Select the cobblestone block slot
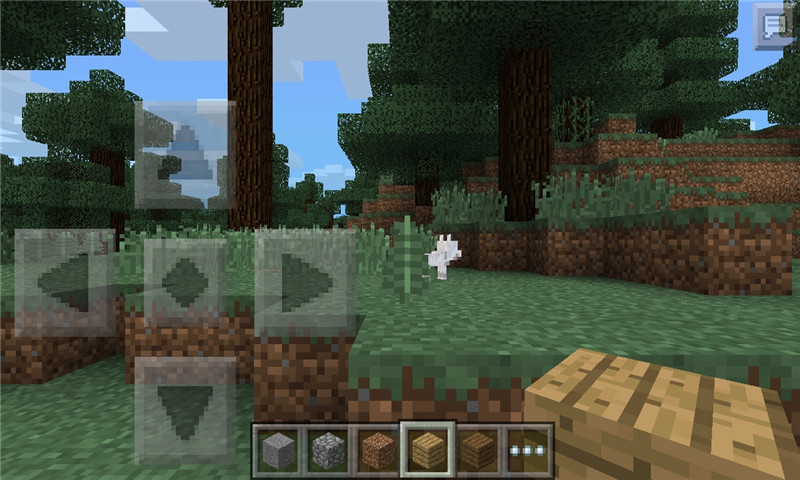This screenshot has height=480, width=800. [x=327, y=451]
